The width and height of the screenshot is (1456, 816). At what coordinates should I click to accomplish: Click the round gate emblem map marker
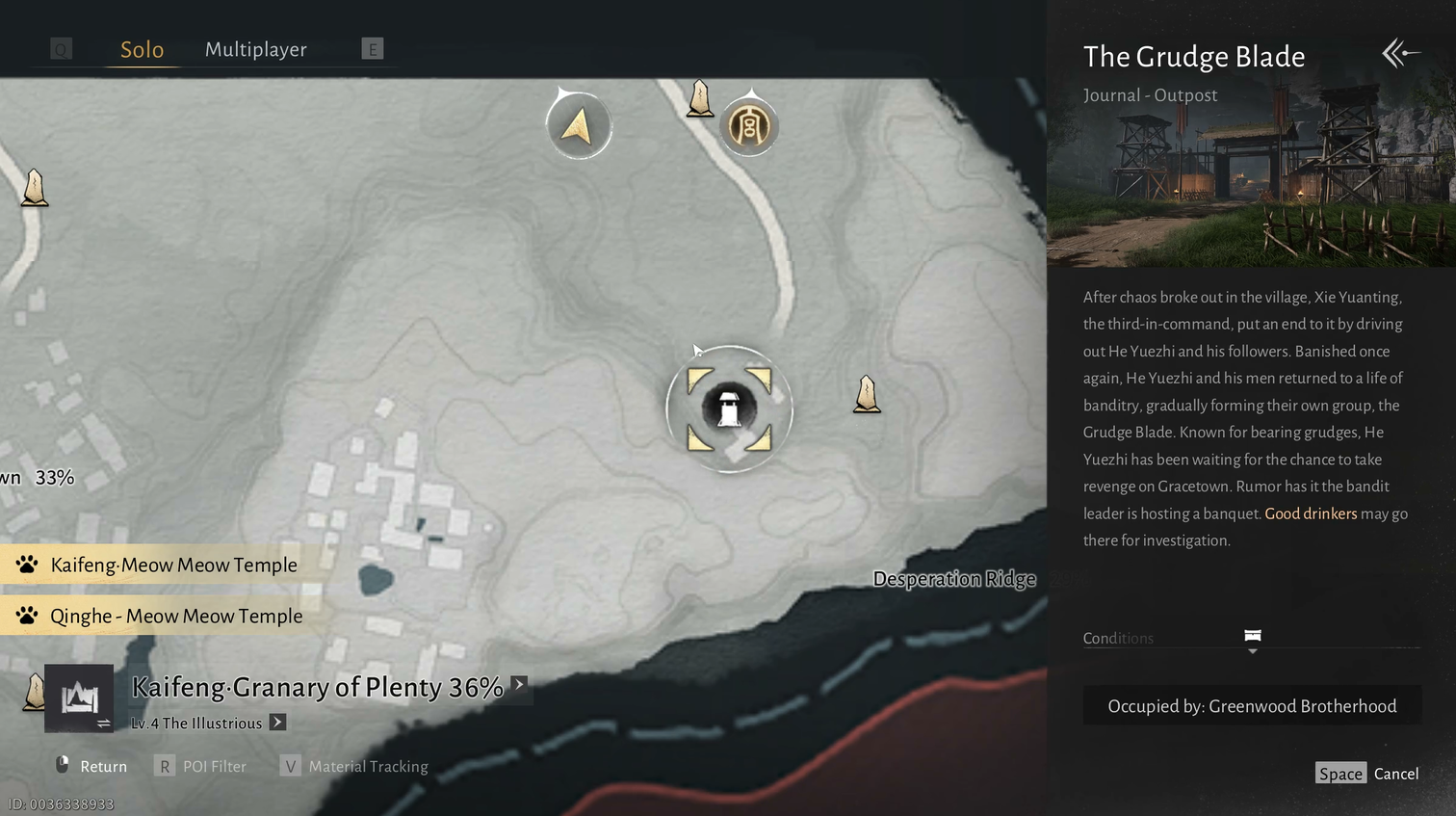(x=749, y=126)
